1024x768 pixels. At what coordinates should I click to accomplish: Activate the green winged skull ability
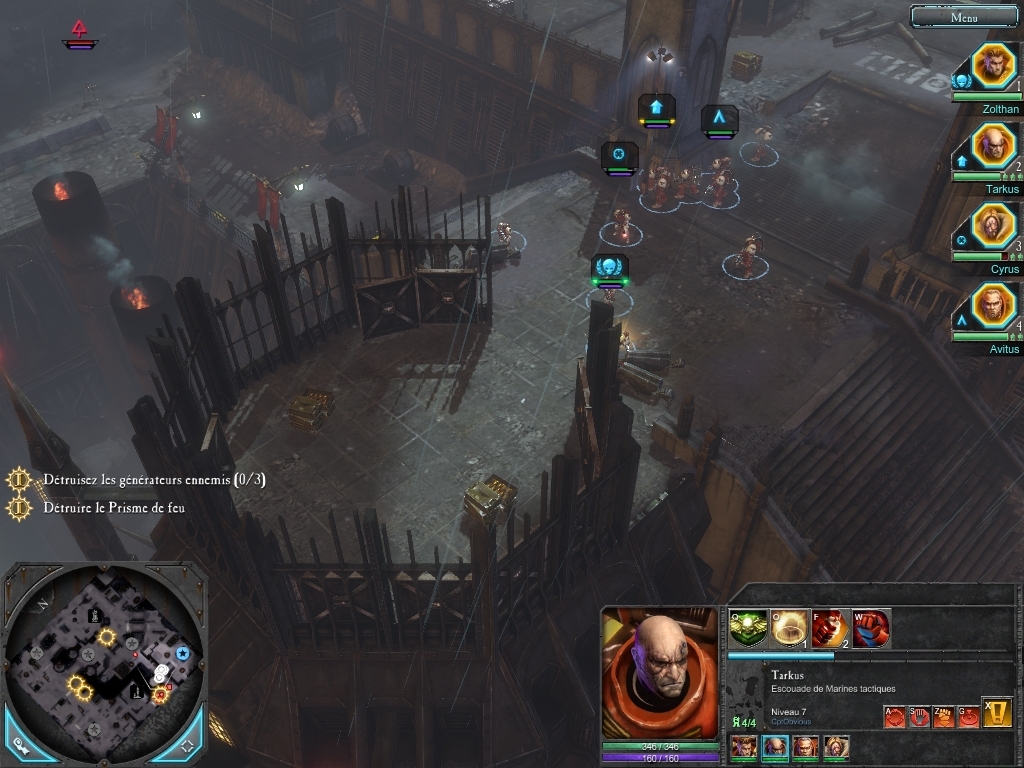tap(748, 628)
